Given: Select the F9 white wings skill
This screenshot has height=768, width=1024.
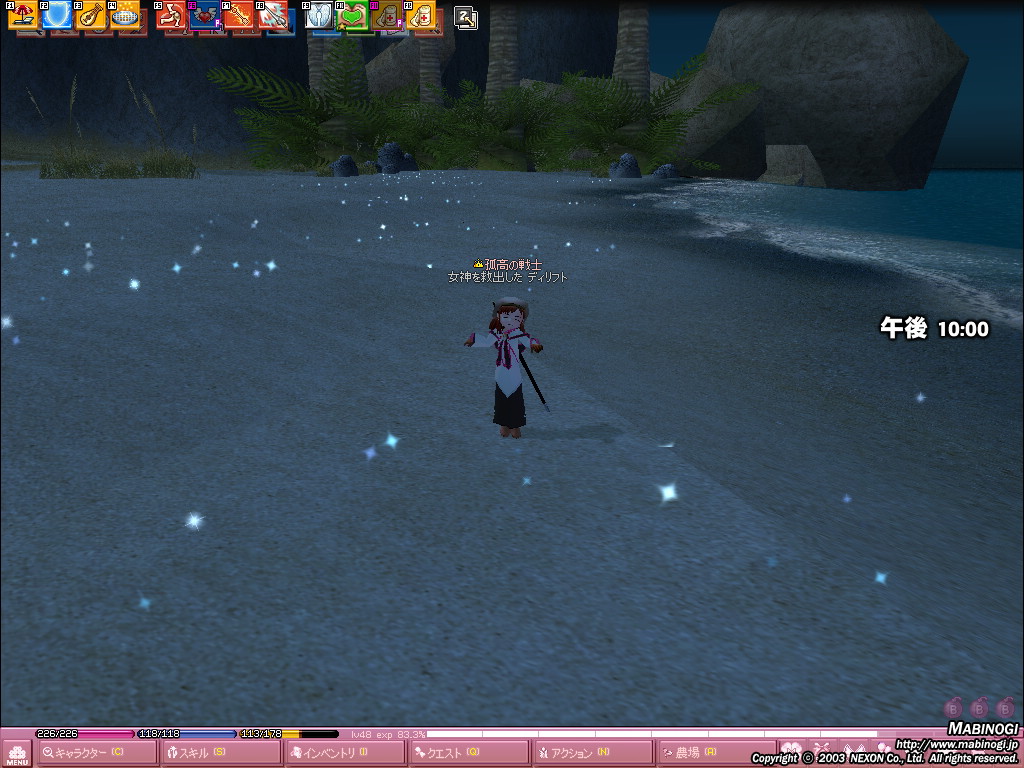Looking at the screenshot, I should pyautogui.click(x=320, y=15).
